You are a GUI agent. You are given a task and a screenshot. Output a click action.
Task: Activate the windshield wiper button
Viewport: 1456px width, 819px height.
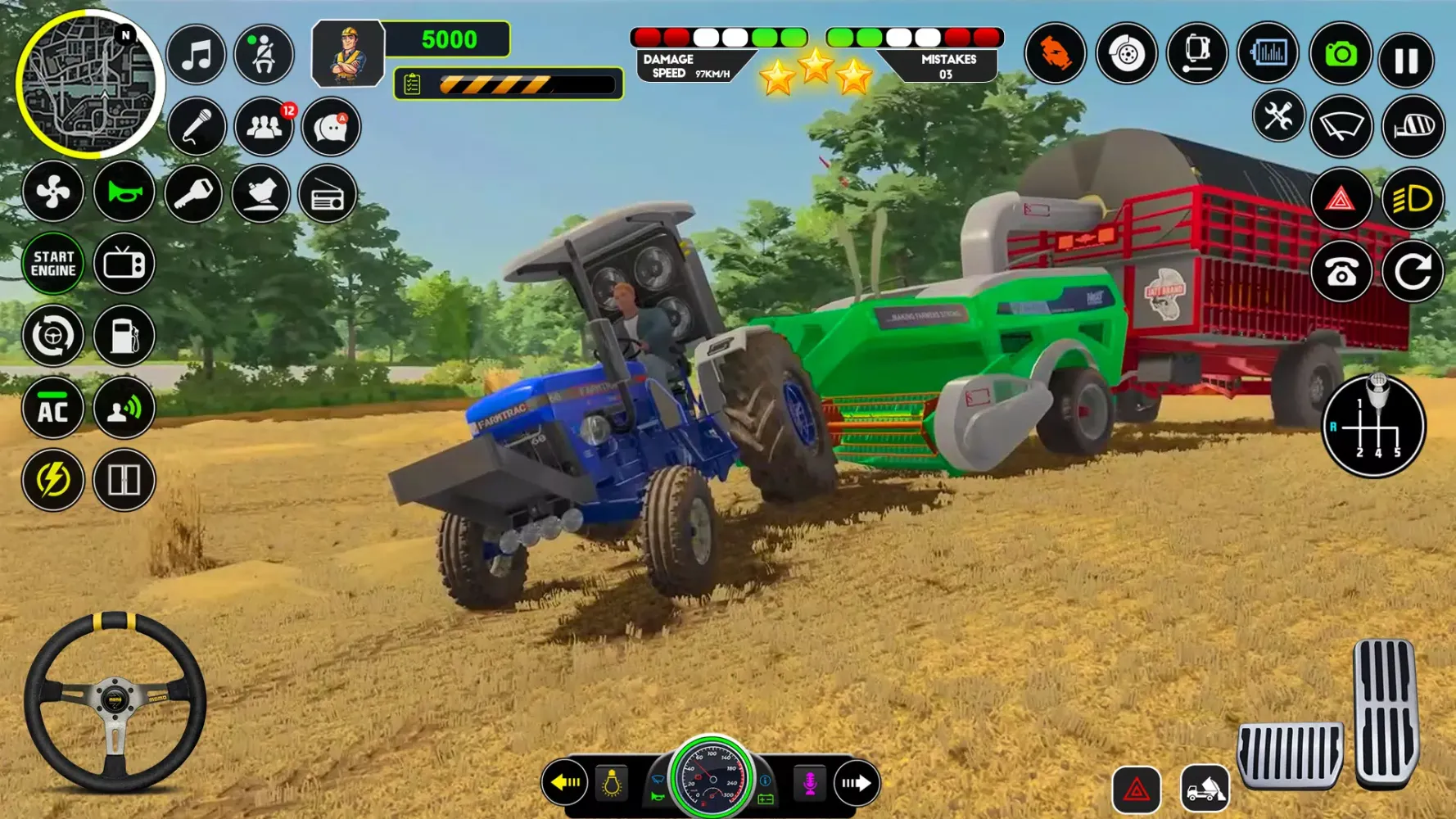(x=1341, y=126)
